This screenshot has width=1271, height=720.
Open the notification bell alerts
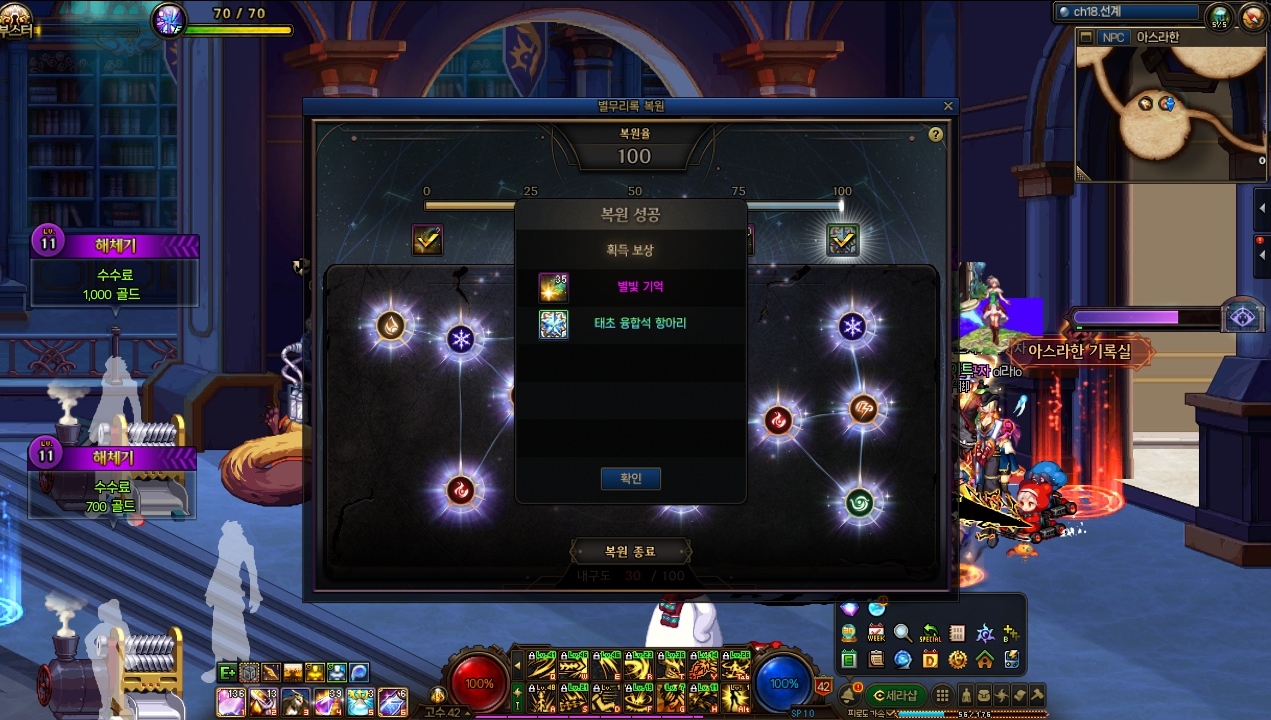click(849, 694)
